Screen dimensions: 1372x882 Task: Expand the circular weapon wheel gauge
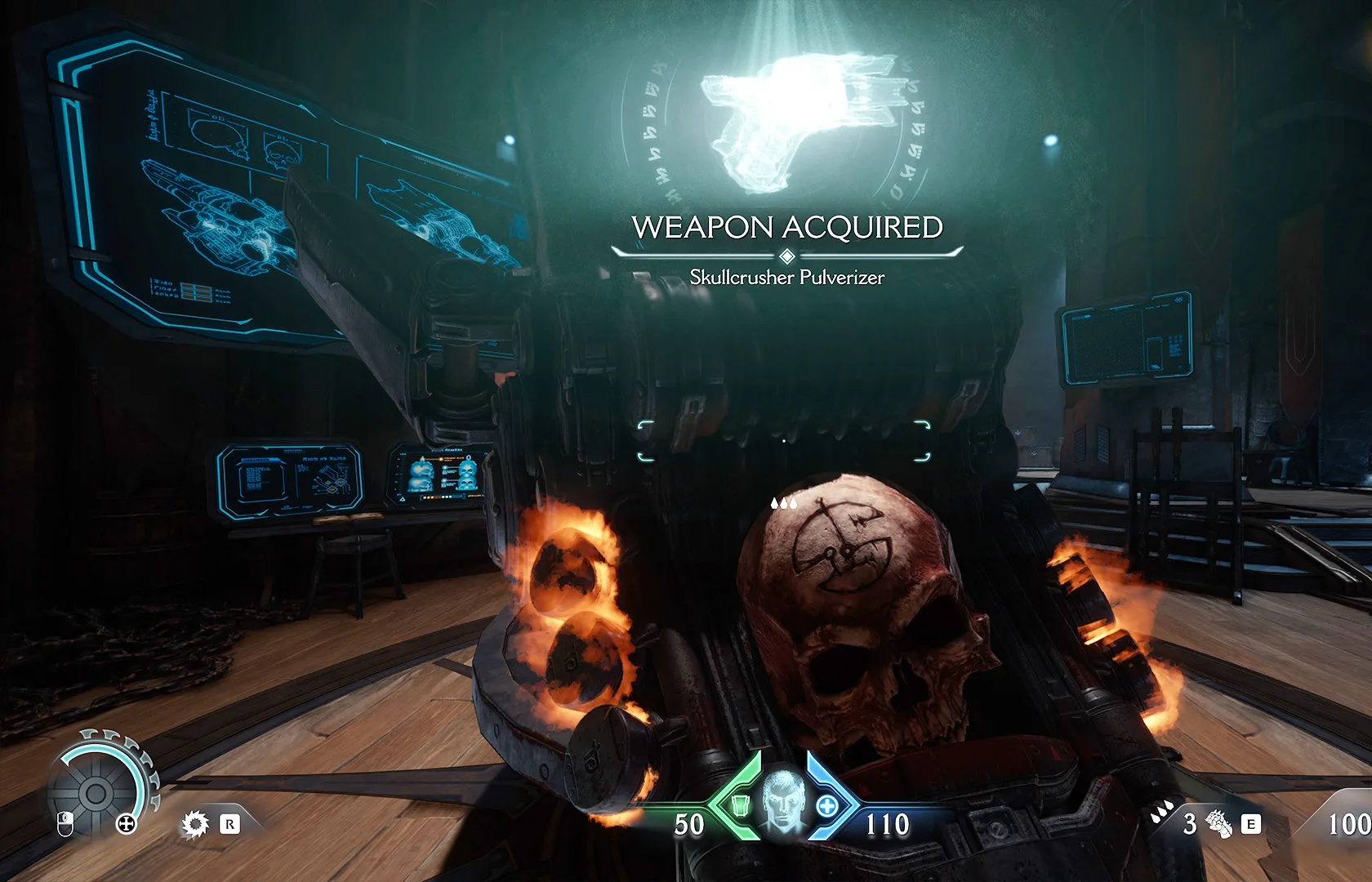[98, 791]
